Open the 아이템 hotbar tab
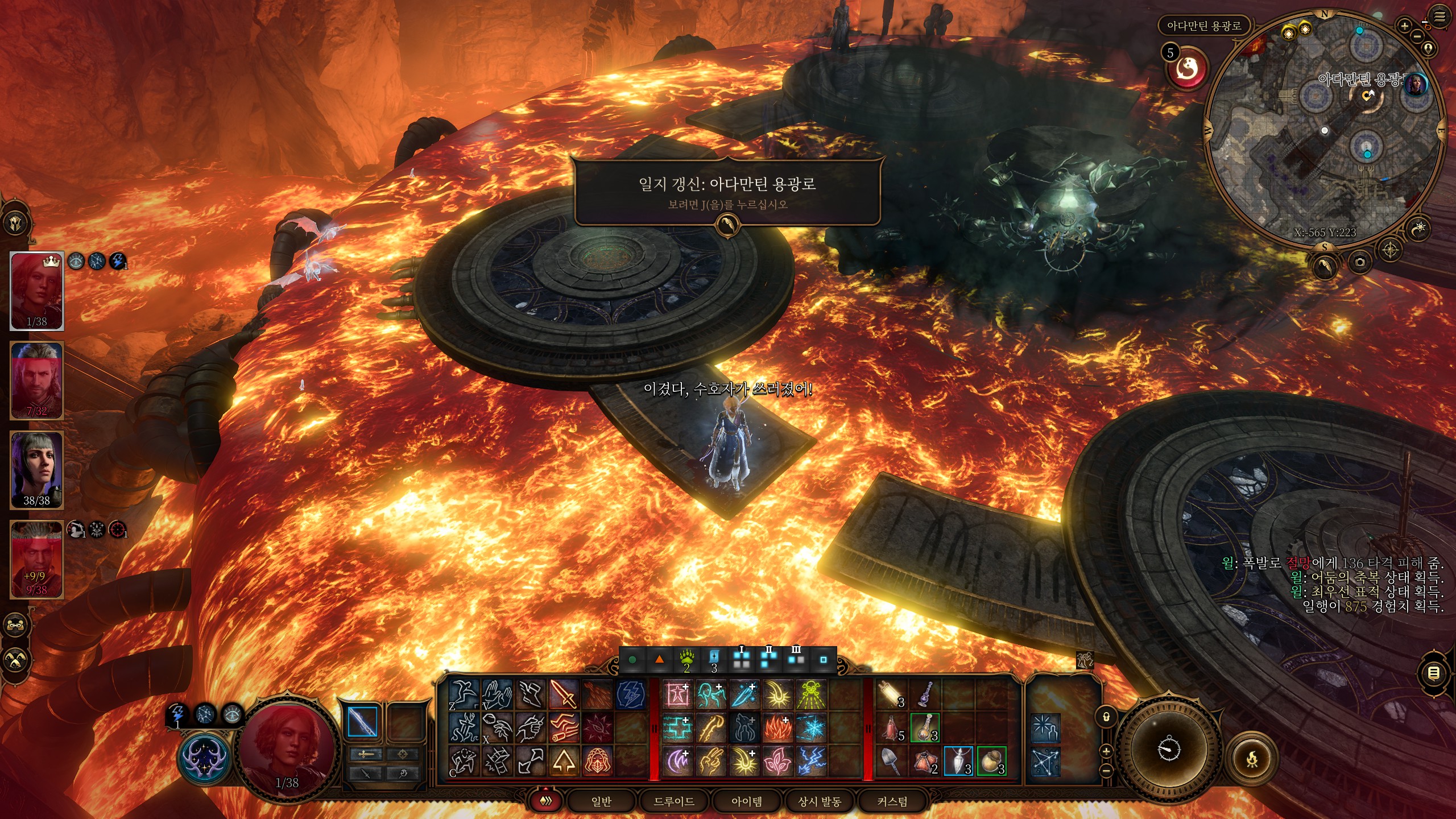Image resolution: width=1456 pixels, height=819 pixels. tap(746, 801)
